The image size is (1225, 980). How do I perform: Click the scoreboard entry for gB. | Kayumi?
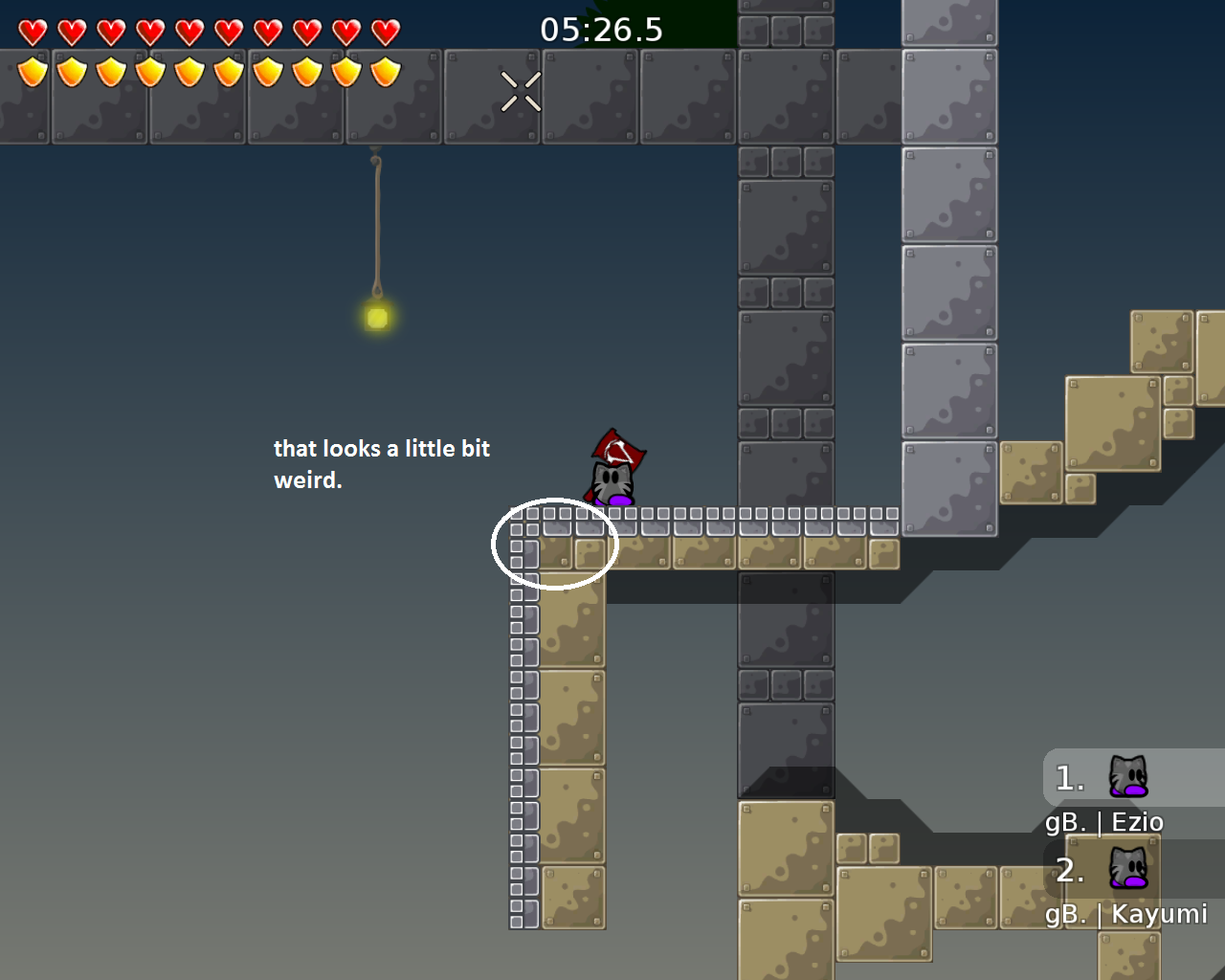[1126, 914]
